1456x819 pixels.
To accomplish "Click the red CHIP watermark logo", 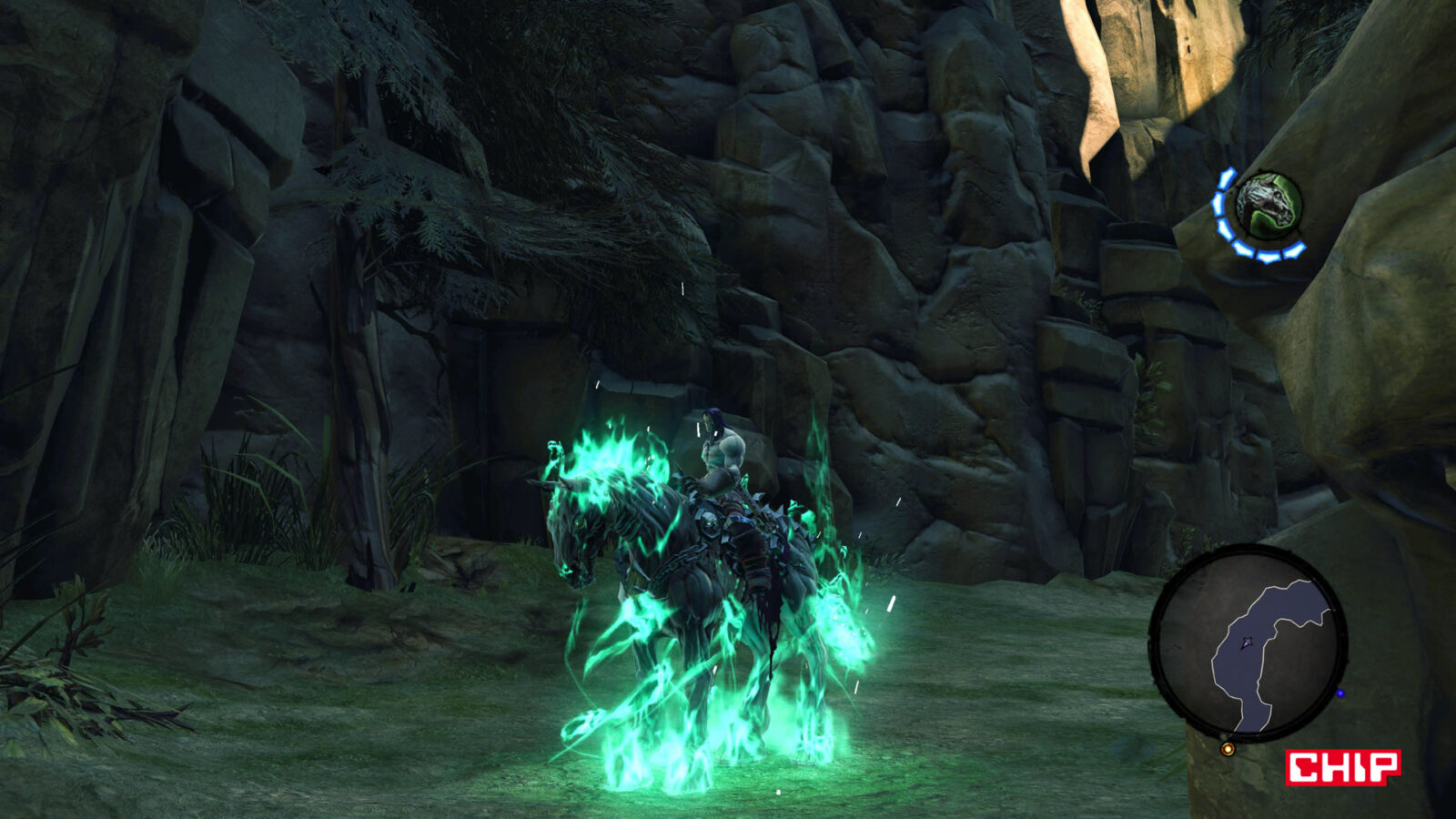I will tap(1342, 767).
